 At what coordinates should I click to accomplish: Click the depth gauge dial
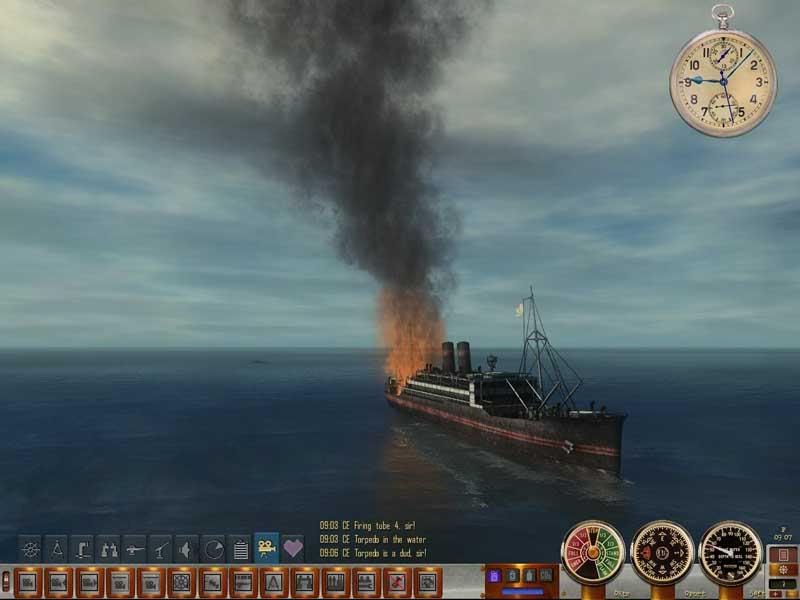pyautogui.click(x=730, y=553)
